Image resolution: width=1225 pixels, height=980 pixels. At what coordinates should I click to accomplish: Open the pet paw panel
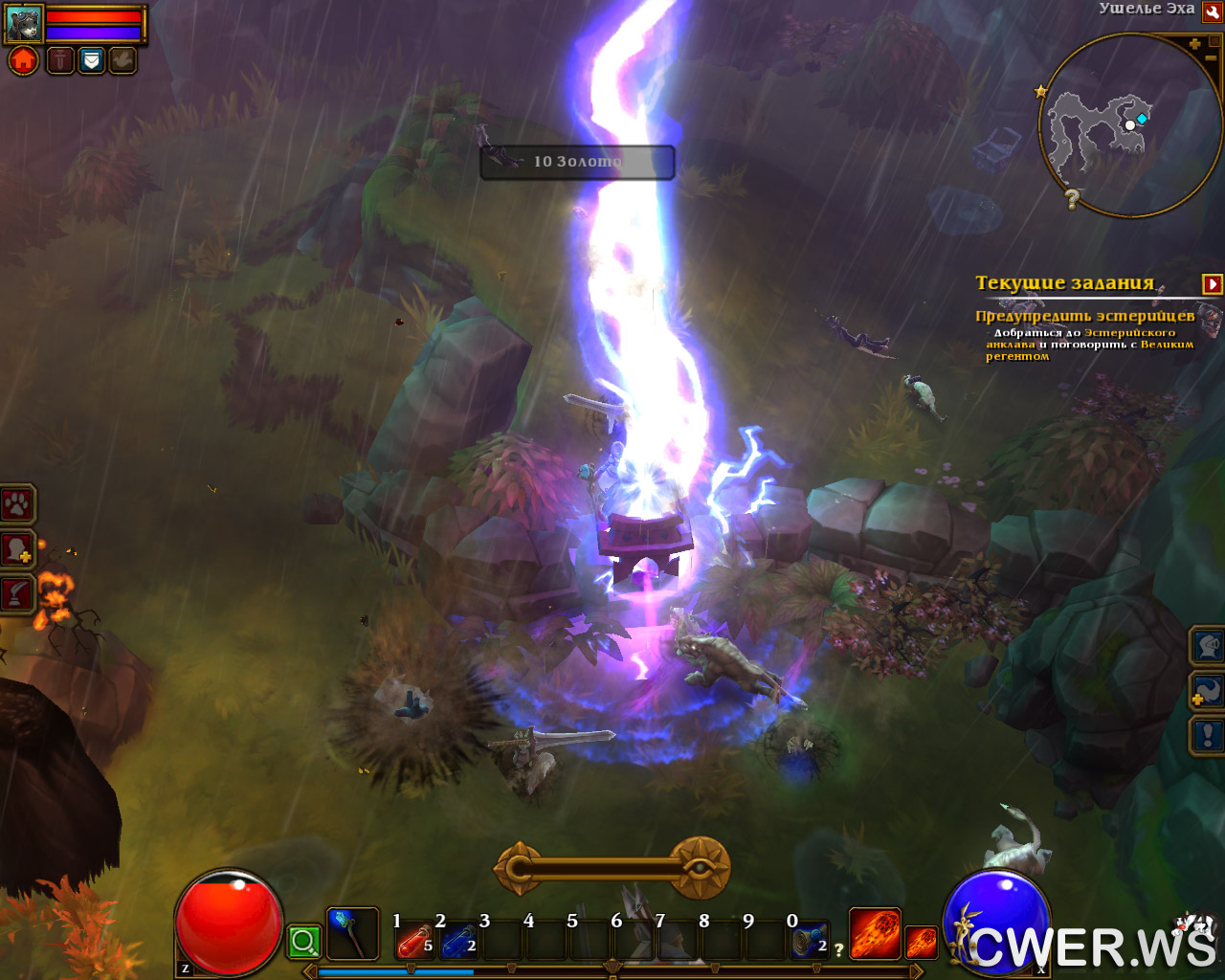[17, 504]
